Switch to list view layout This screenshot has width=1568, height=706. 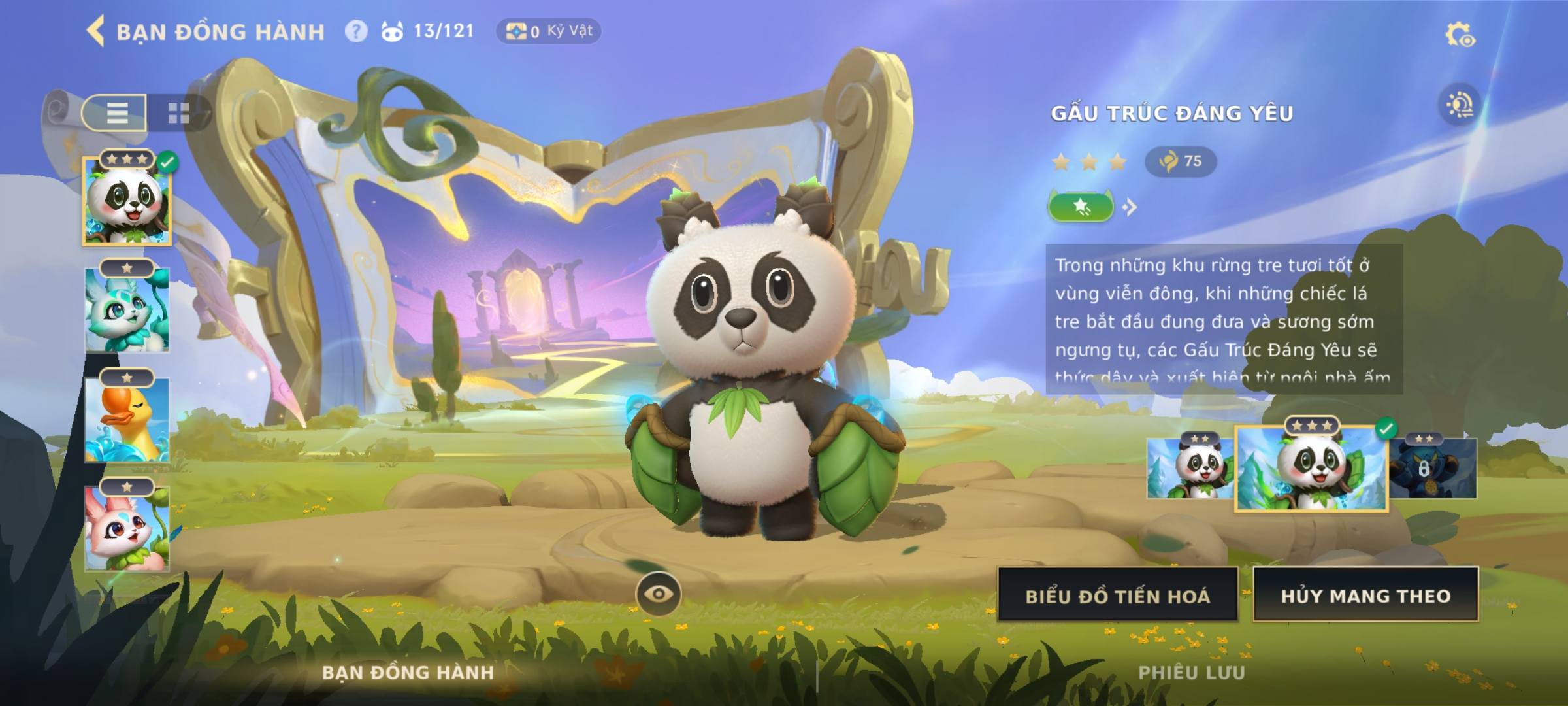pos(116,112)
